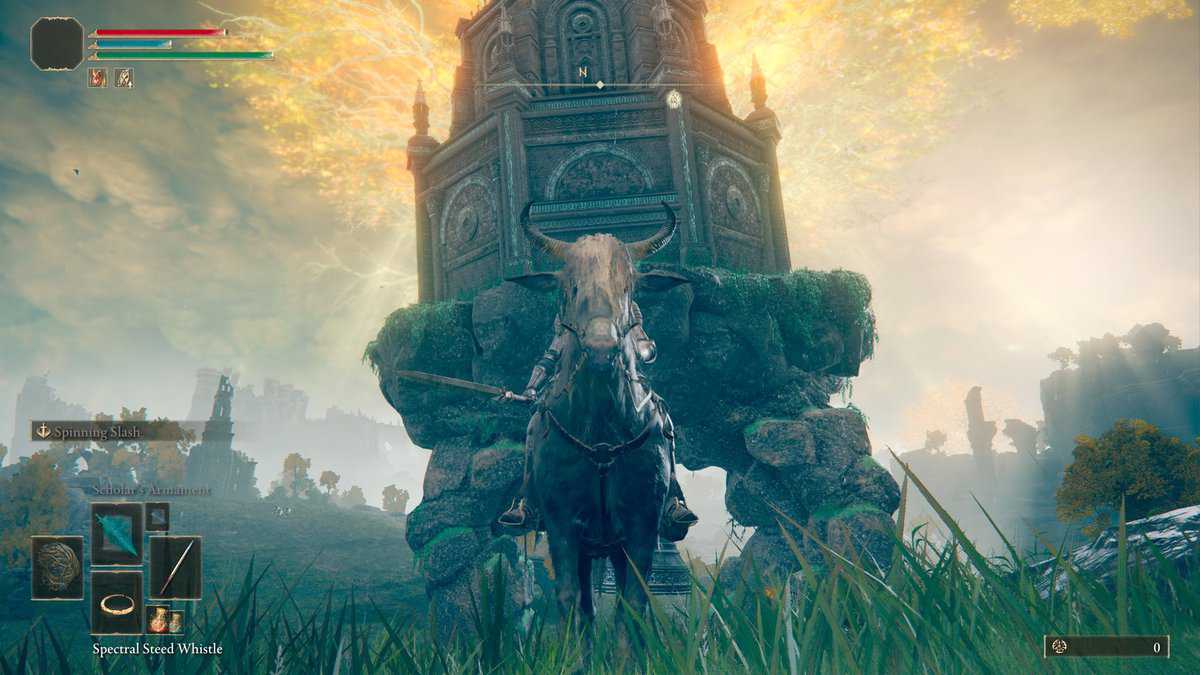Screen dimensions: 1200x675
Task: Select the small flask pouch slot
Action: coord(164,619)
